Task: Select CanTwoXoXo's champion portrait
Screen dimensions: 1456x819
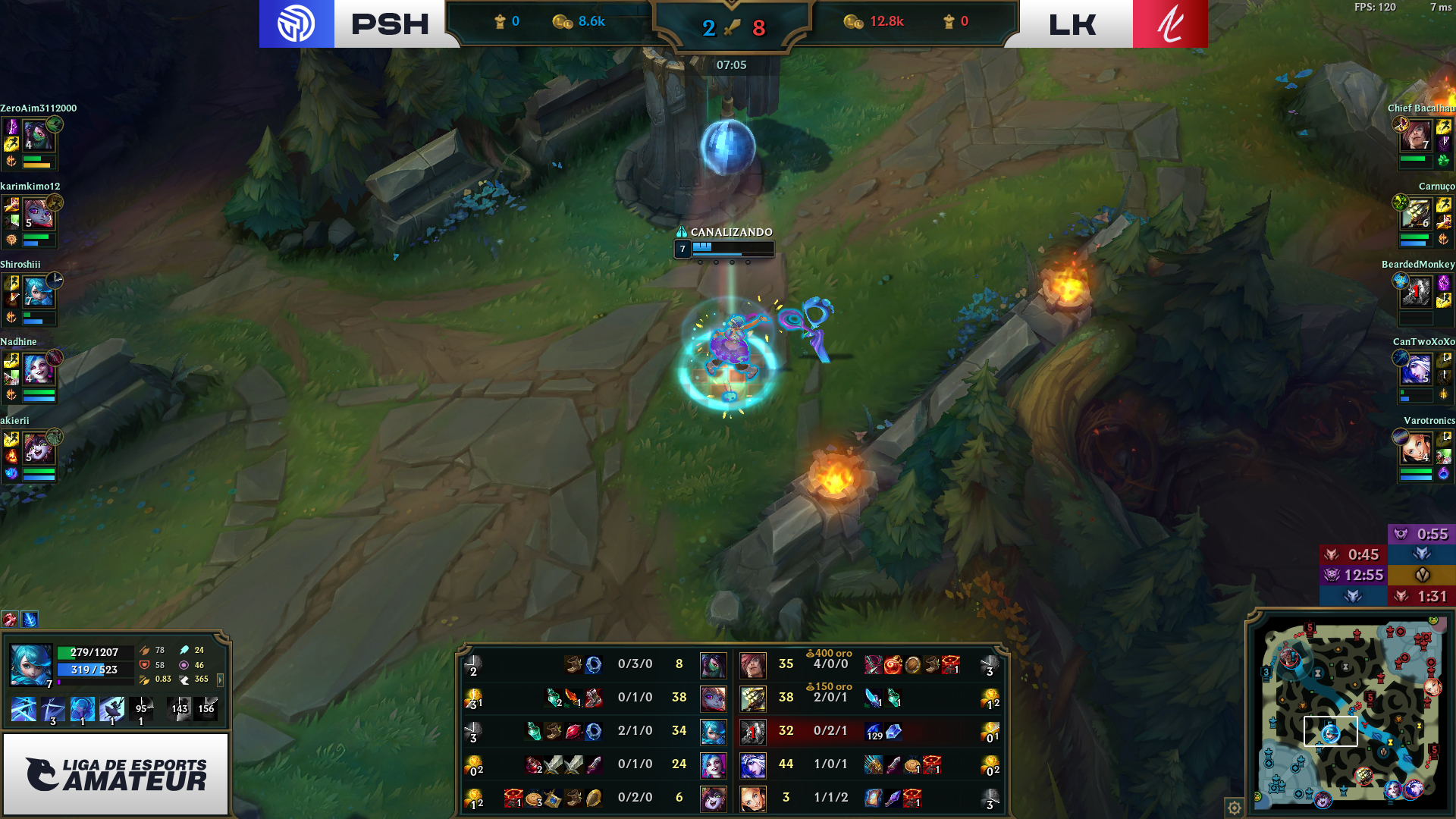Action: pyautogui.click(x=1416, y=369)
